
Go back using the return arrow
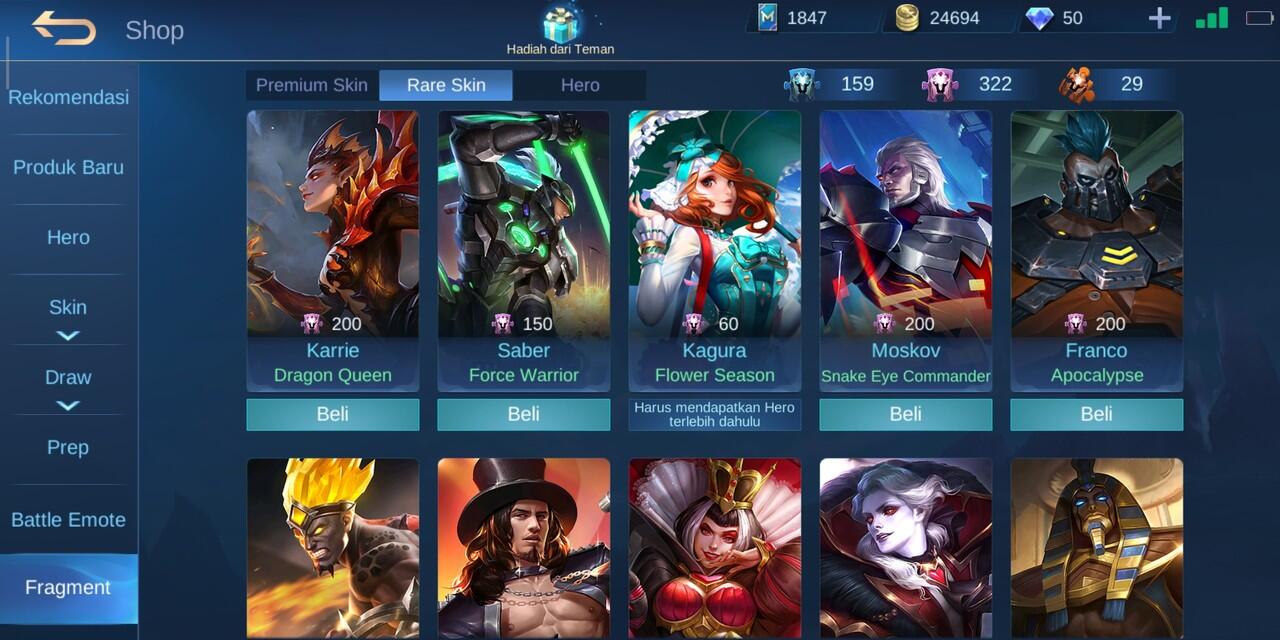click(64, 28)
